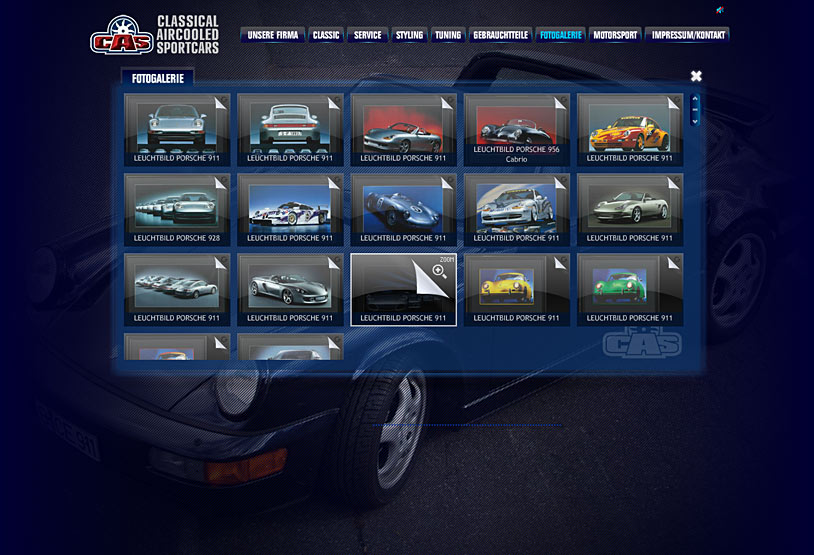Screen dimensions: 814x555
Task: Close the Fotogalerie panel with the X
Action: click(x=696, y=76)
